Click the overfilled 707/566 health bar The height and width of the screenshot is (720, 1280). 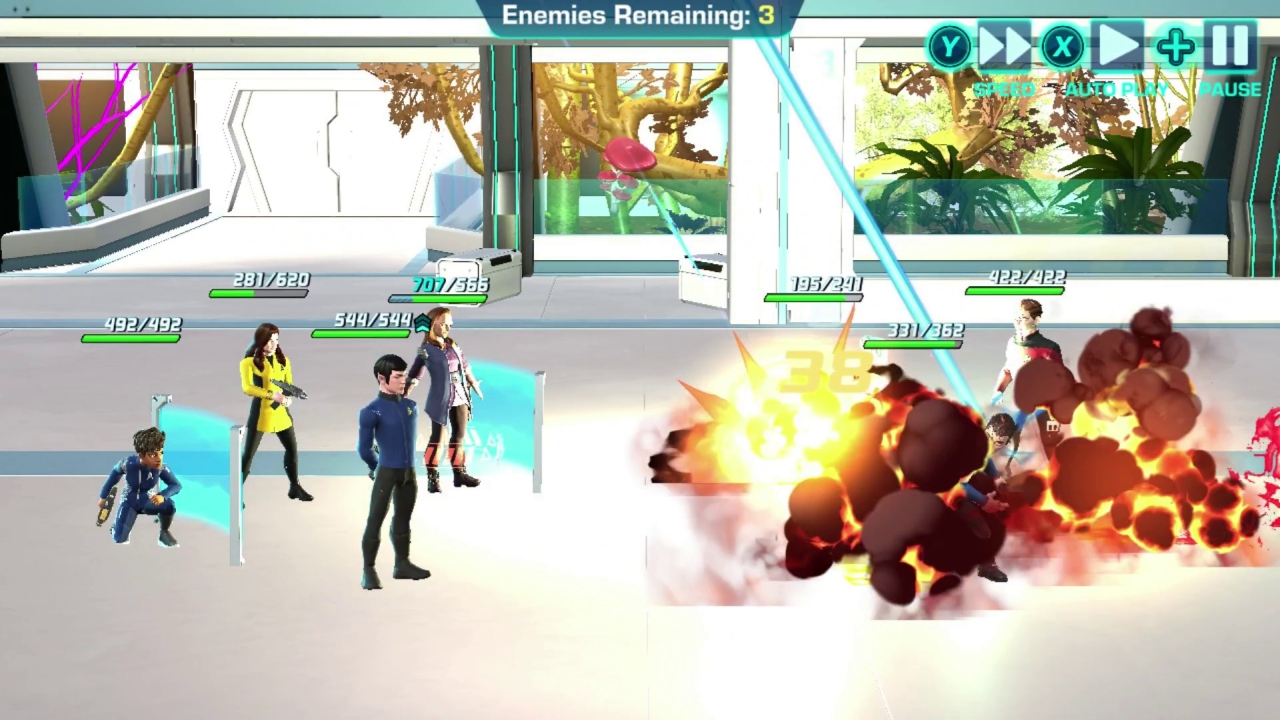438,297
